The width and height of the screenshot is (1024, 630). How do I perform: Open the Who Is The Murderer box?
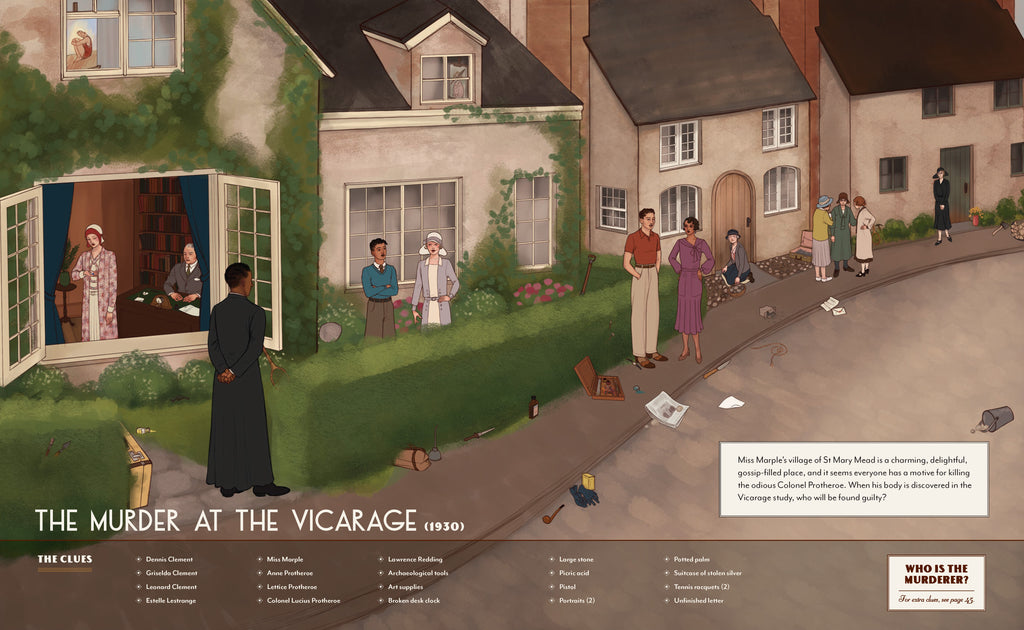(936, 582)
